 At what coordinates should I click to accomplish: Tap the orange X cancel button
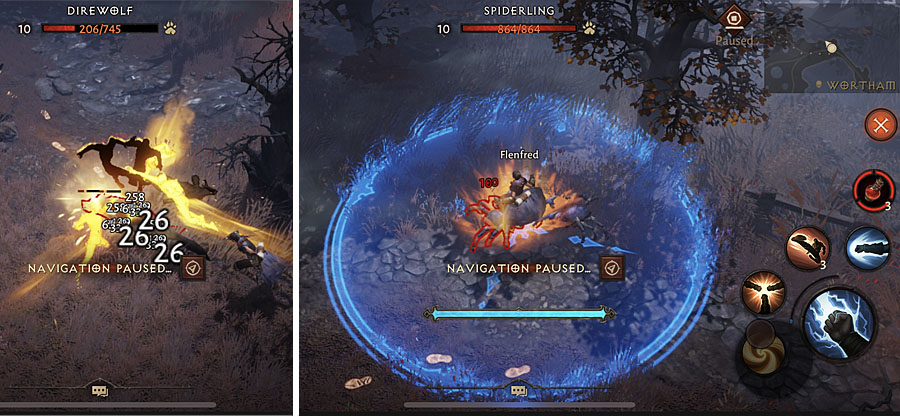[880, 125]
